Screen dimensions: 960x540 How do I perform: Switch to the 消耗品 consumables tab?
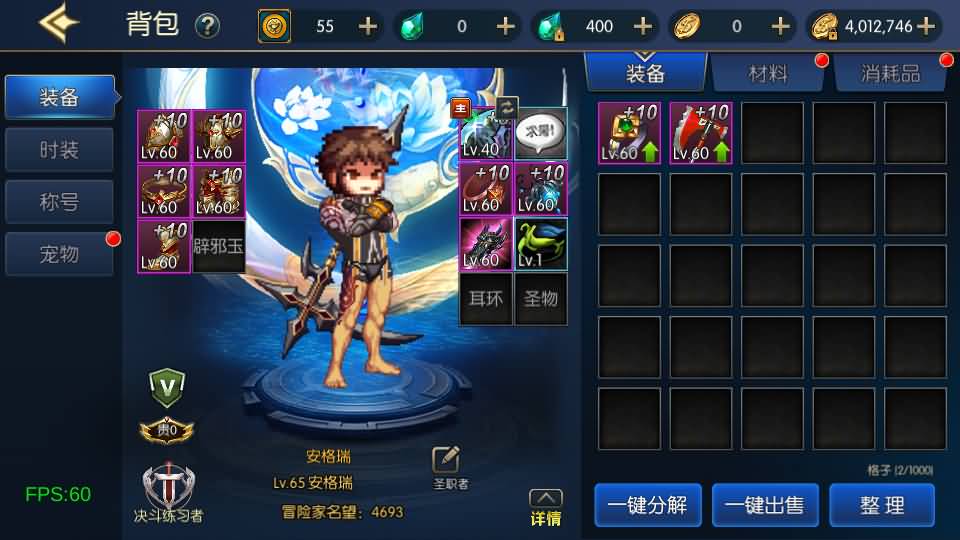[890, 73]
